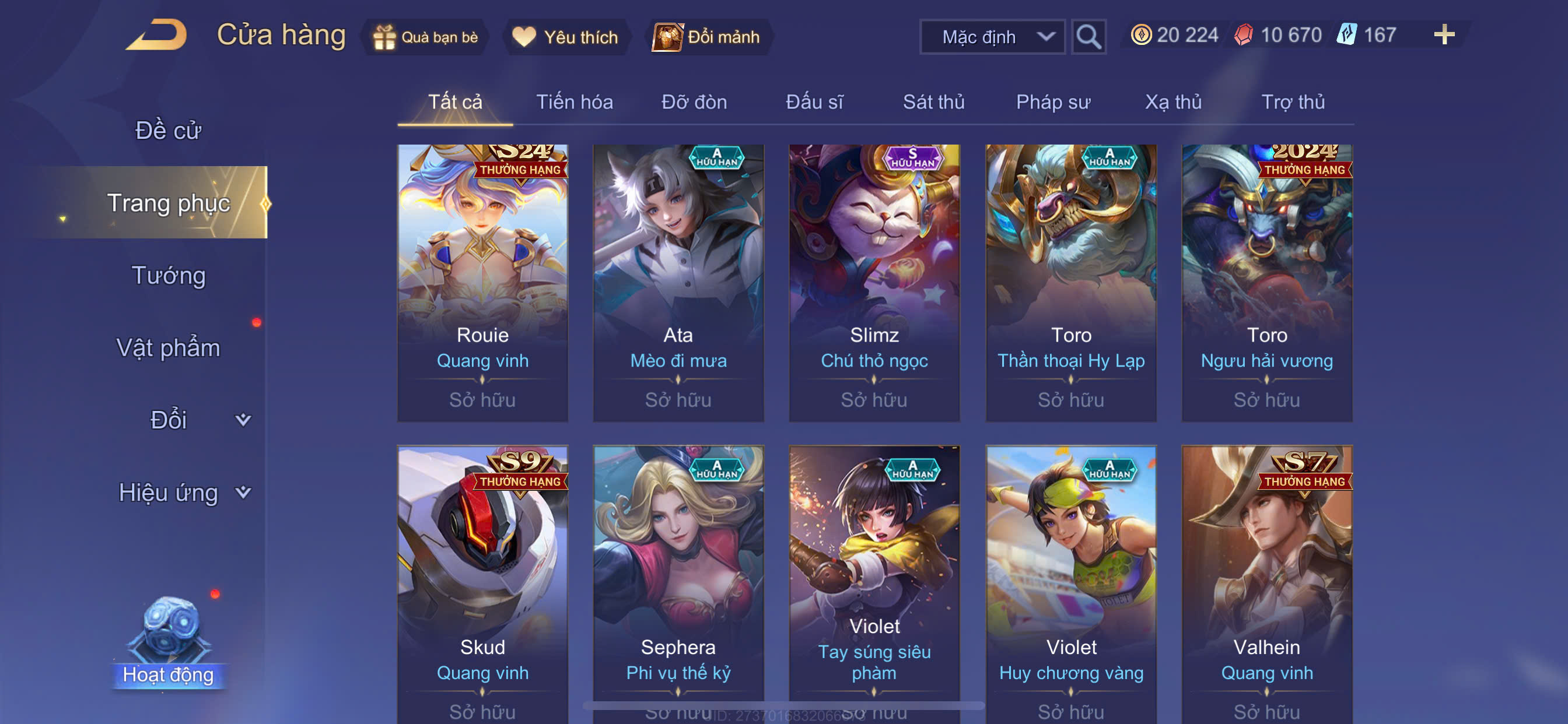Select the Valhein Quang vinh skin card
This screenshot has height=724, width=1568.
pos(1266,578)
